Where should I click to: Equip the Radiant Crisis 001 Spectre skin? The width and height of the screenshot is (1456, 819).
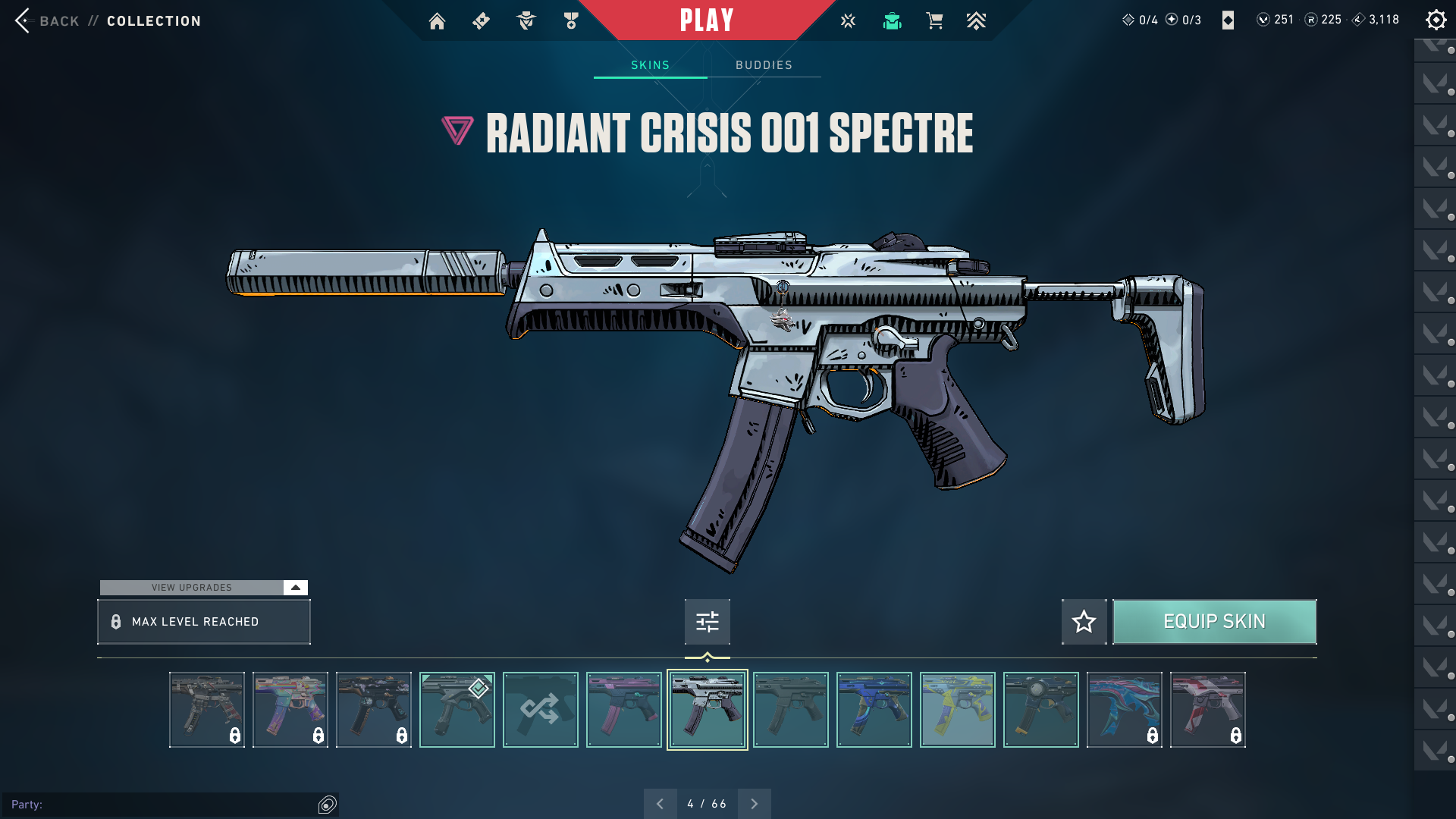[1214, 622]
